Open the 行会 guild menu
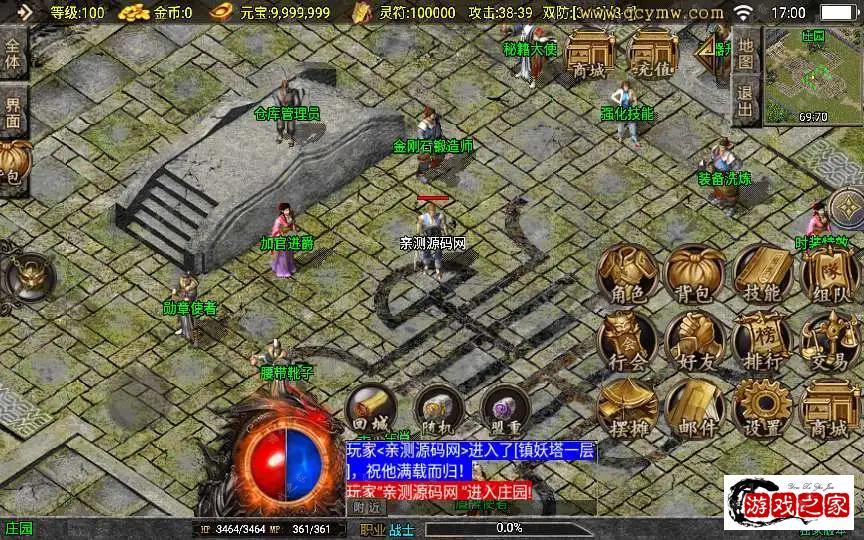The width and height of the screenshot is (864, 540). click(x=628, y=341)
